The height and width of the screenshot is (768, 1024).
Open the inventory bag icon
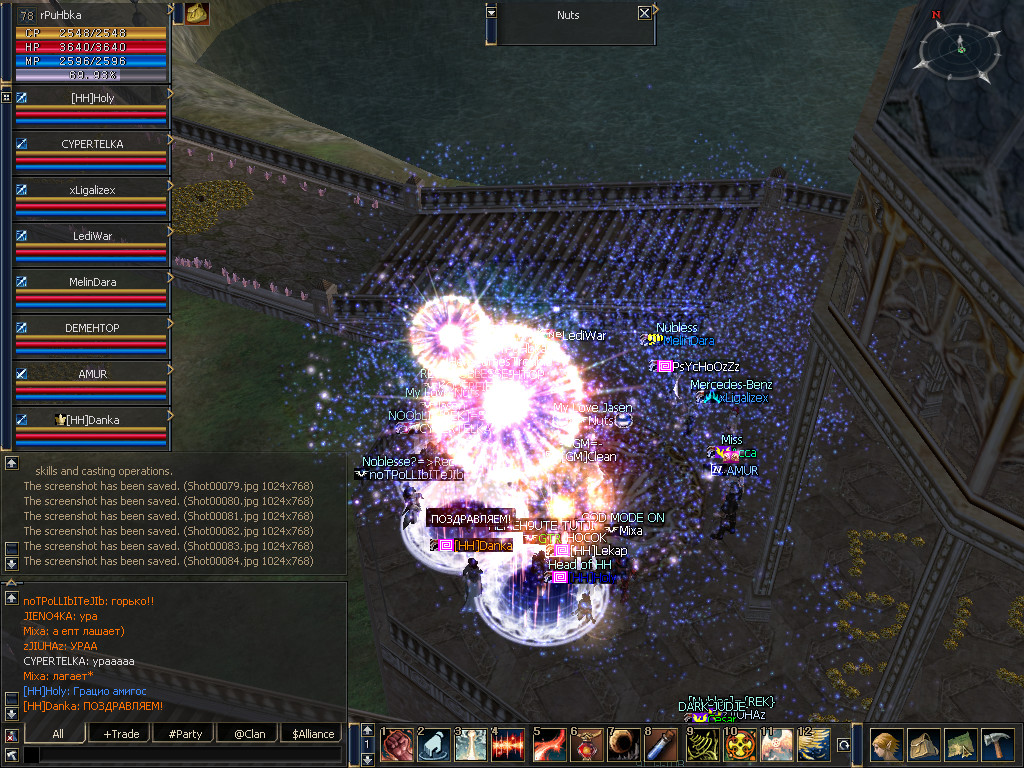[x=925, y=746]
